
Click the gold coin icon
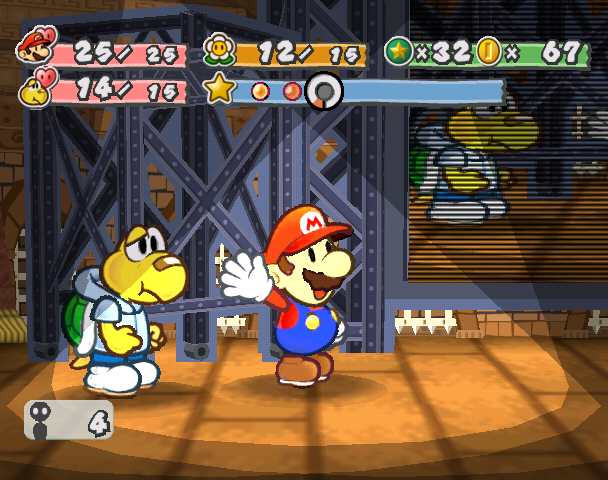click(489, 50)
